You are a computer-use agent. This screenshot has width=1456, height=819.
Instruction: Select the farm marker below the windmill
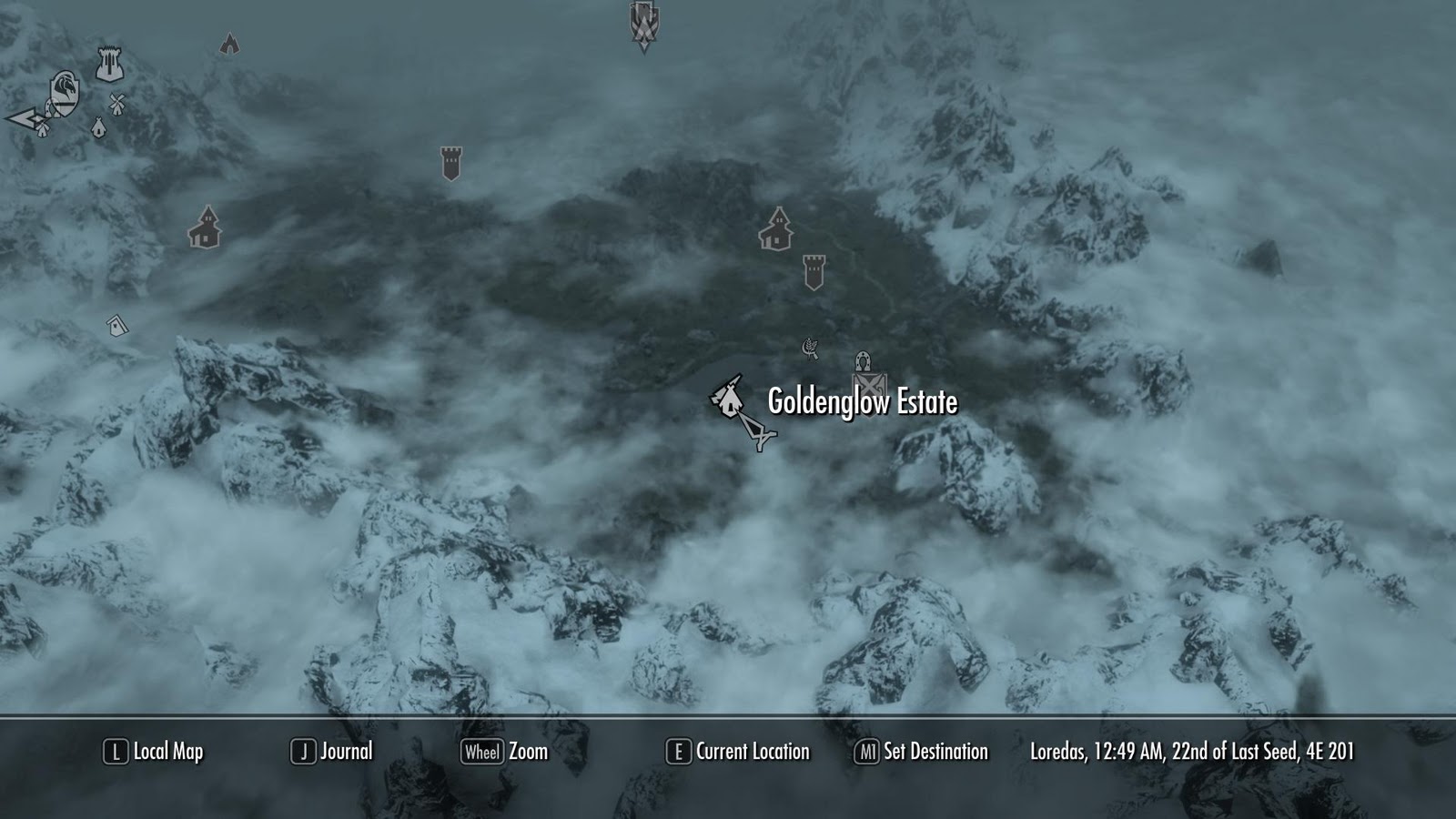(97, 127)
